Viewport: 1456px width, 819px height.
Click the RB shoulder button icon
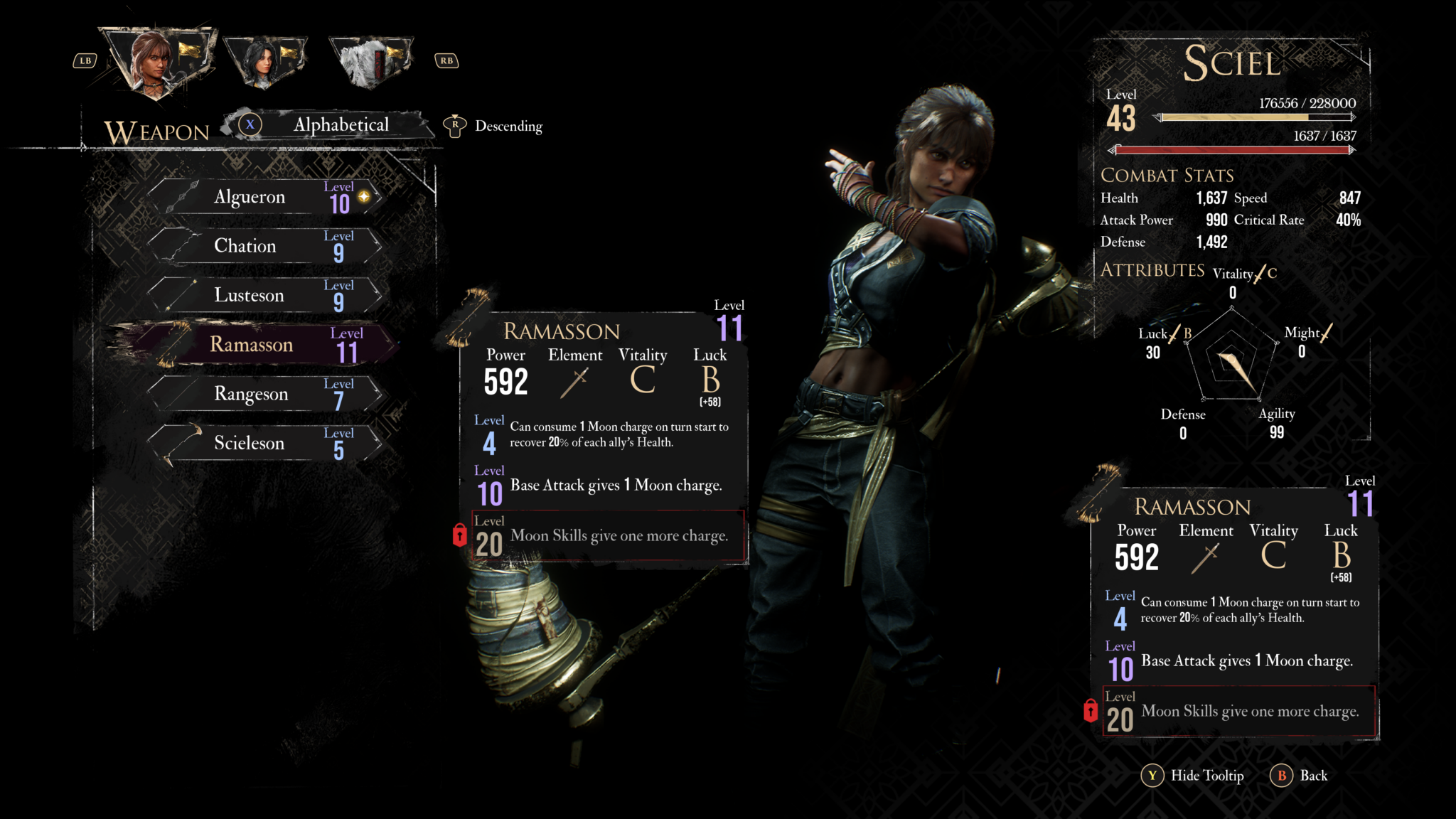(x=448, y=60)
